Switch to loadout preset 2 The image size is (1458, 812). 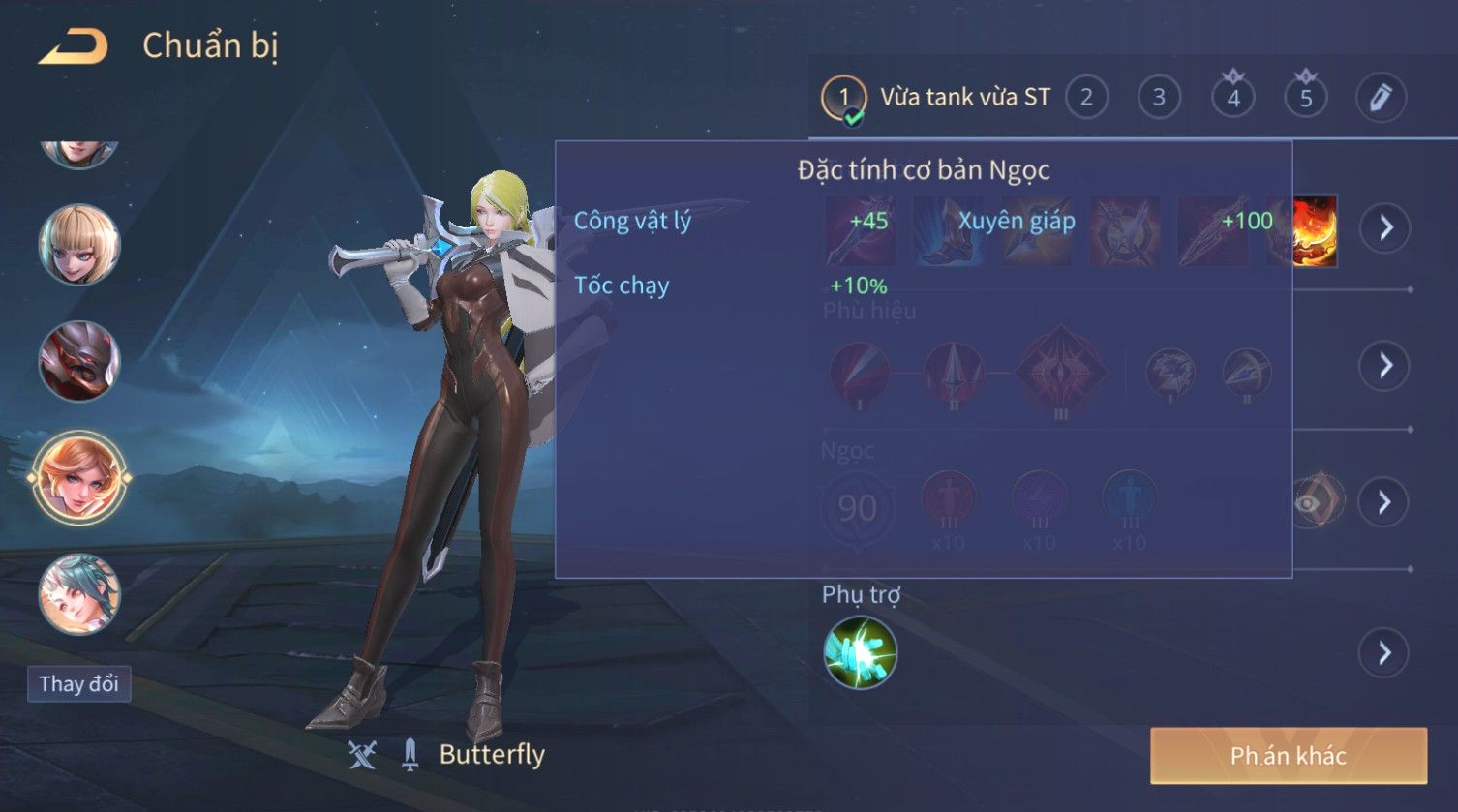pyautogui.click(x=1086, y=98)
